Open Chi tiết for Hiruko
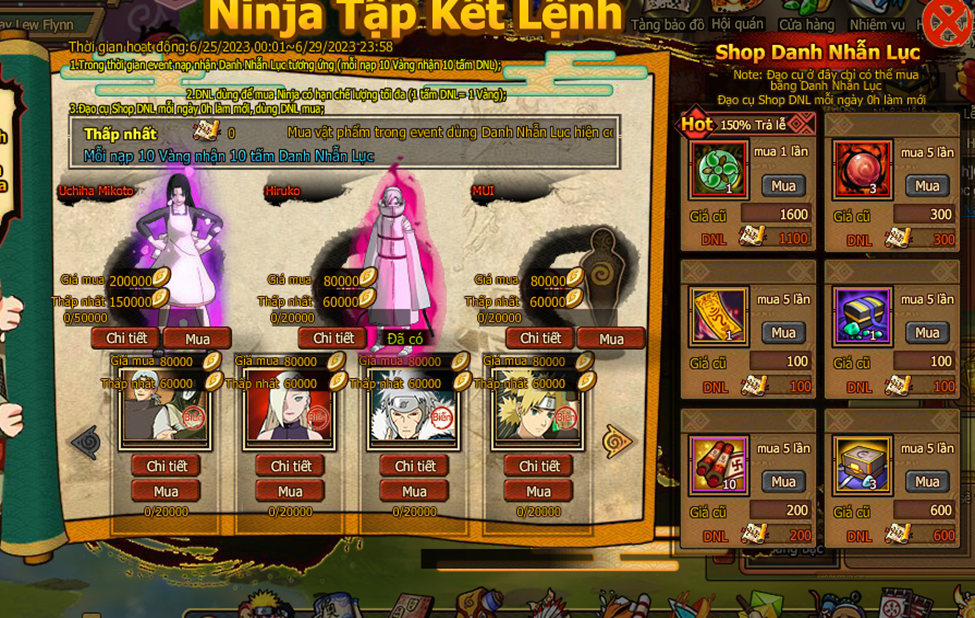 pyautogui.click(x=332, y=338)
